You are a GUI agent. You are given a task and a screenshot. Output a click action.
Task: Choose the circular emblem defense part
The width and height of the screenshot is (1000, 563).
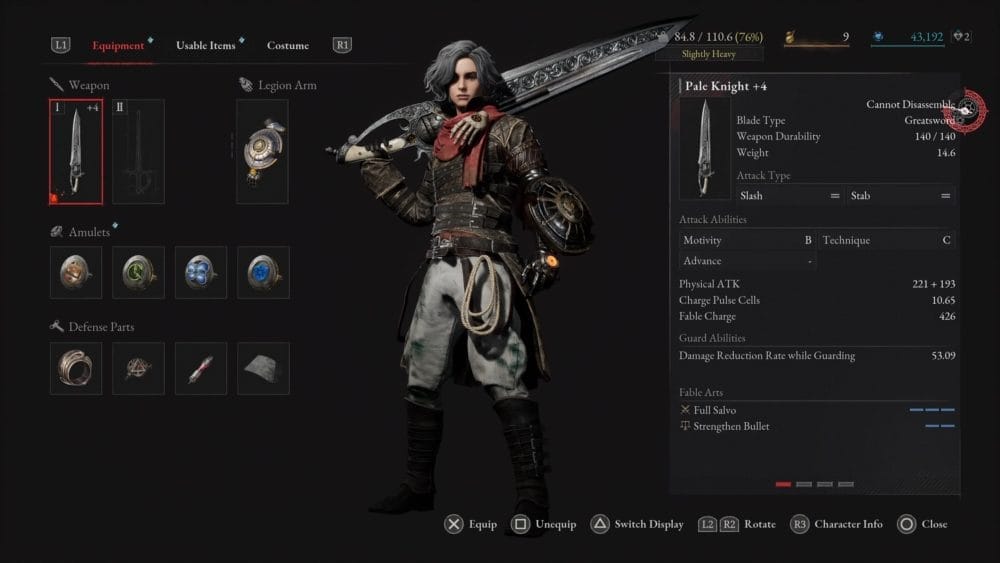click(138, 368)
